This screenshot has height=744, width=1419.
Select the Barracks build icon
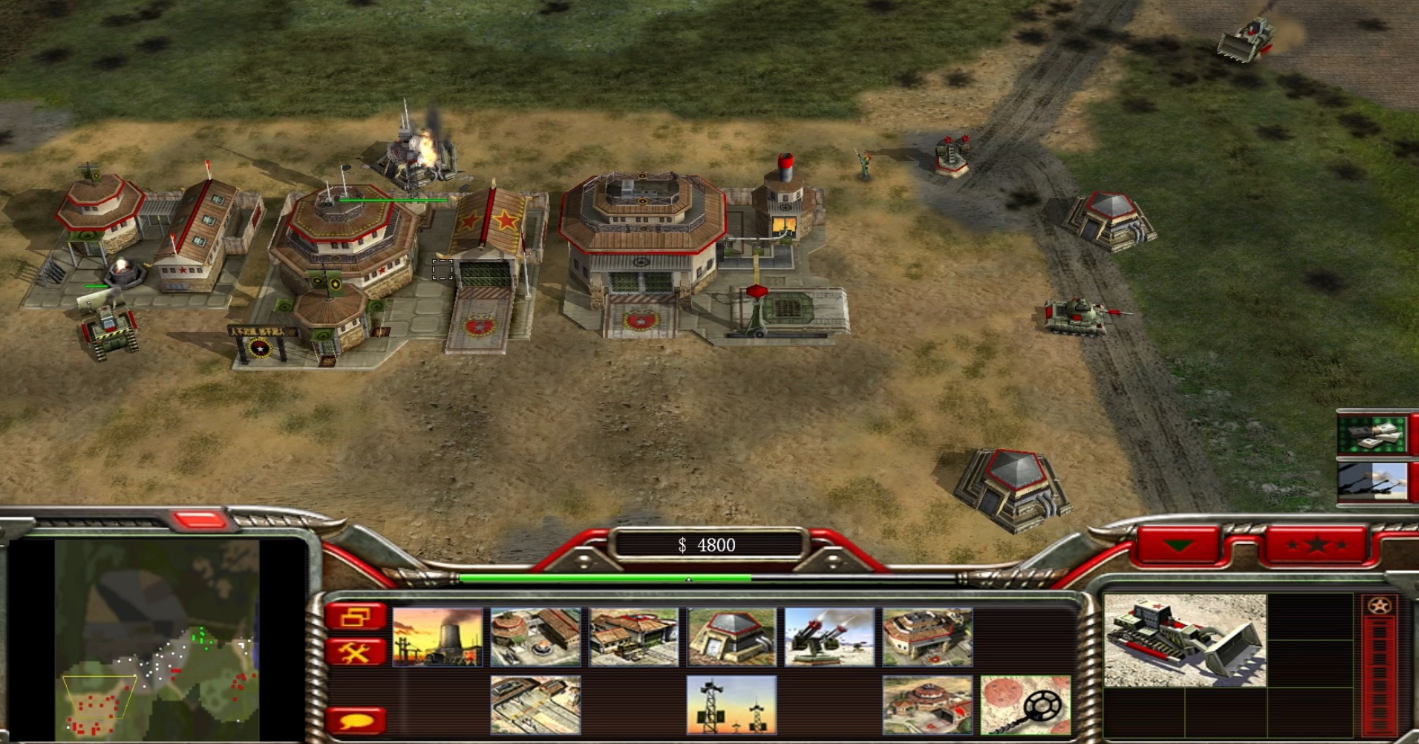(535, 637)
